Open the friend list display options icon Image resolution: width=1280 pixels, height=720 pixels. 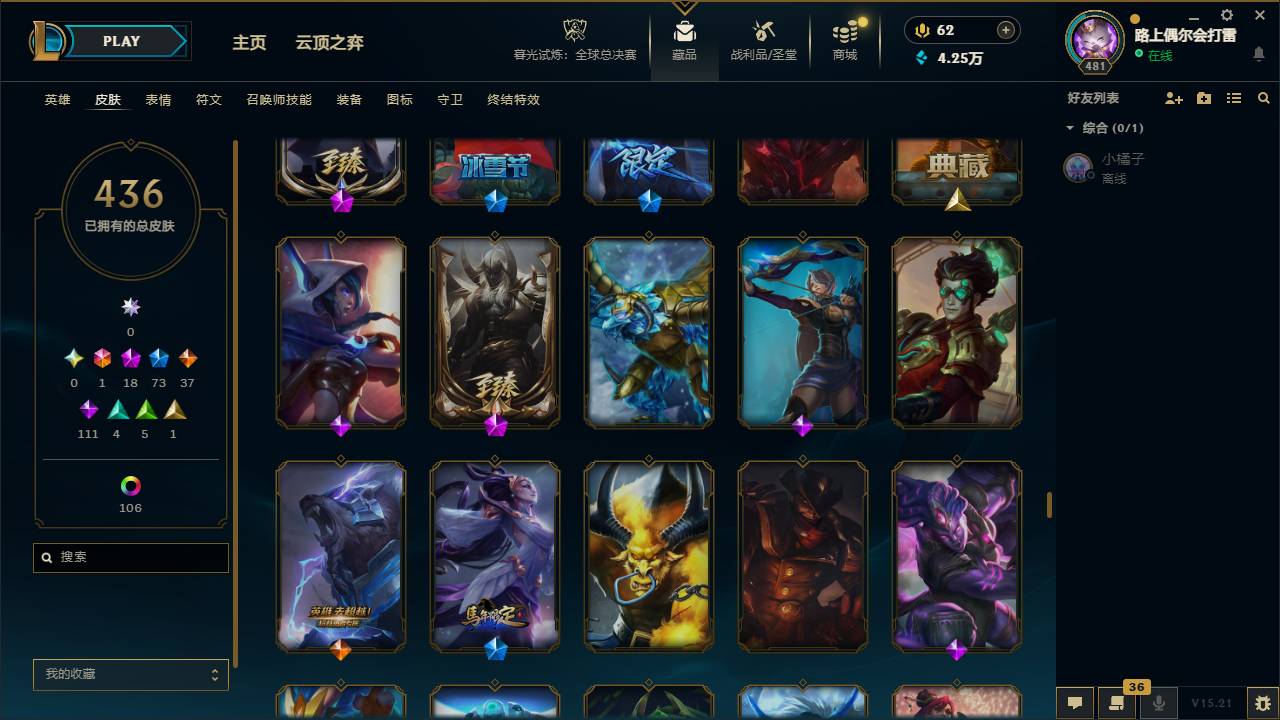coord(1233,98)
